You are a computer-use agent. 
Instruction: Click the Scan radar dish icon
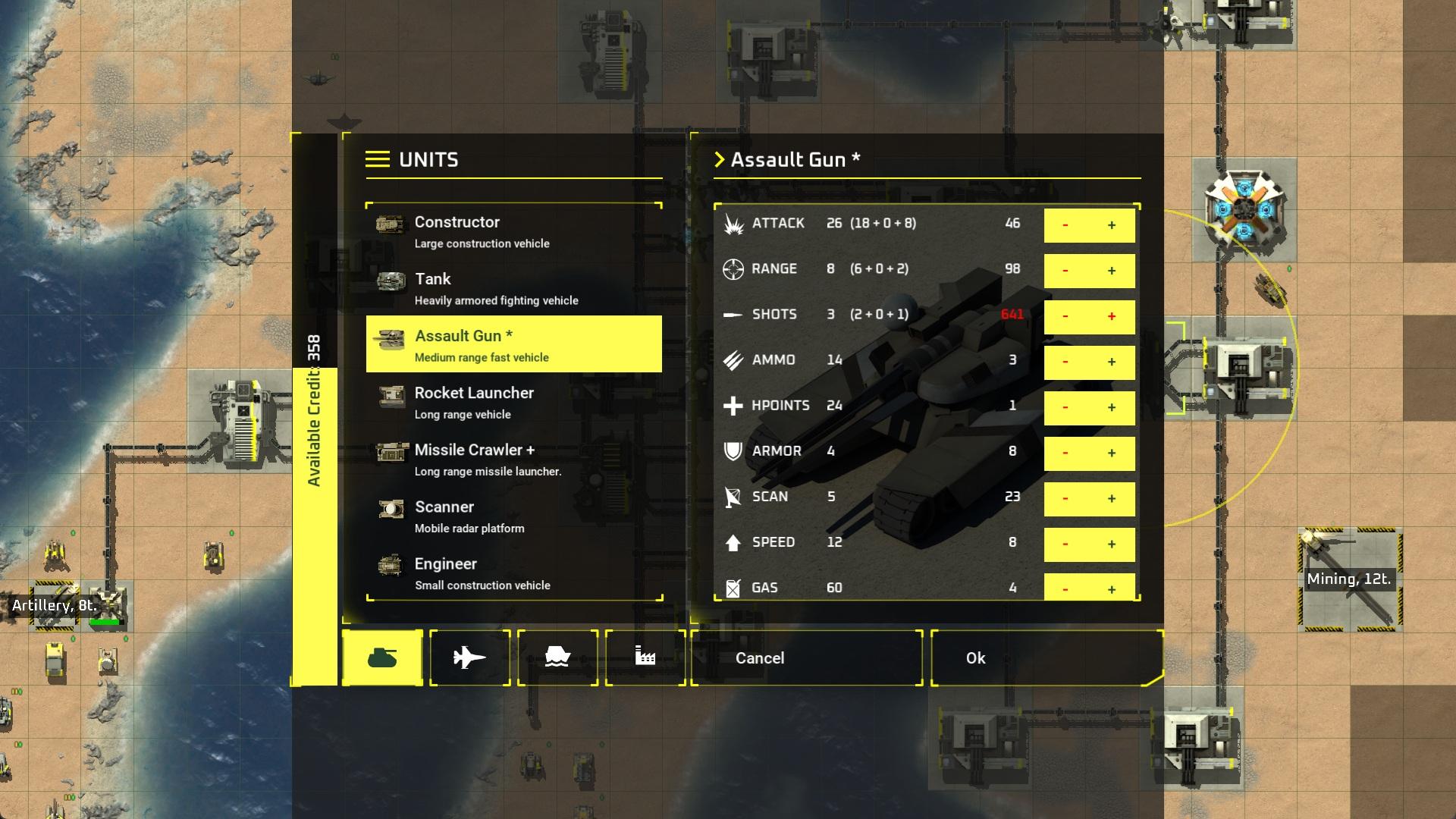731,497
